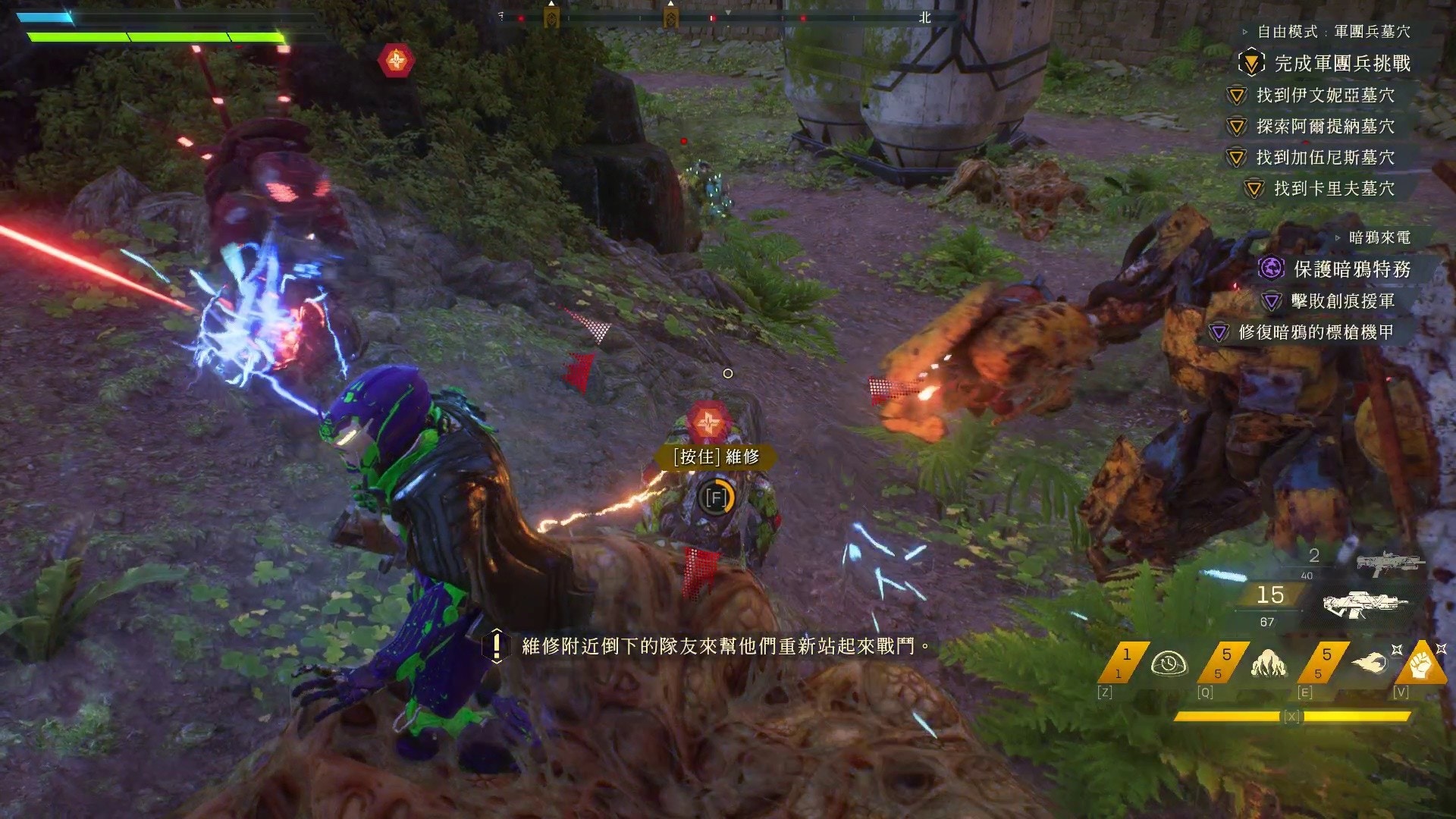Switch to the secondary weapon icon
Screen dimensions: 1456x819
(1390, 564)
